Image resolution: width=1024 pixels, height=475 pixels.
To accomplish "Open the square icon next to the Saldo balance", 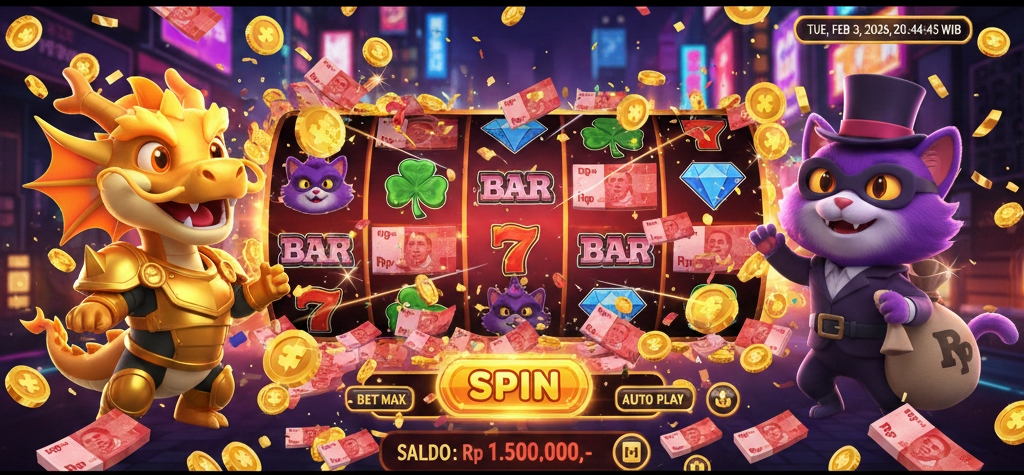I will (631, 451).
